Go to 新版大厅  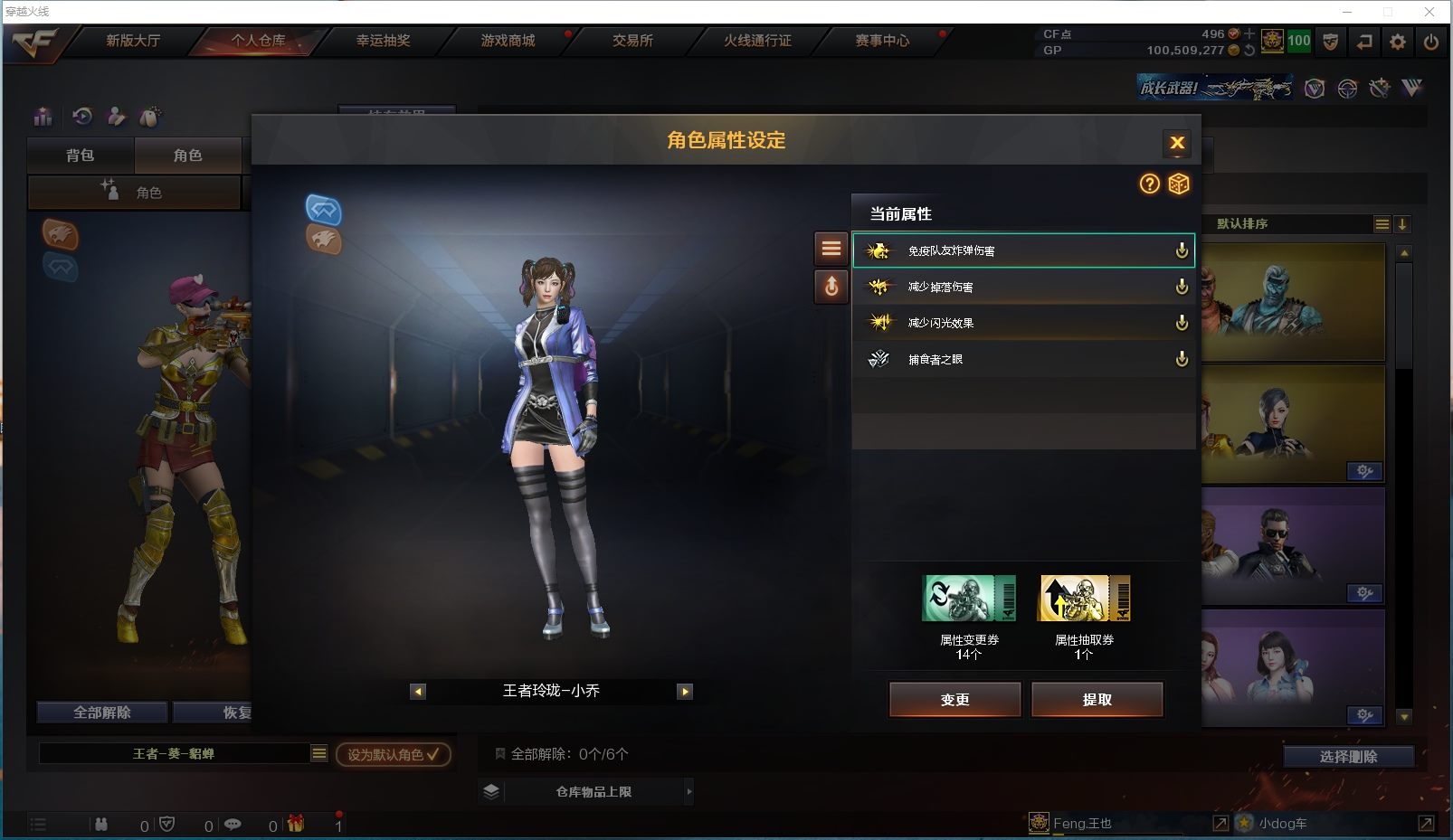click(x=133, y=41)
